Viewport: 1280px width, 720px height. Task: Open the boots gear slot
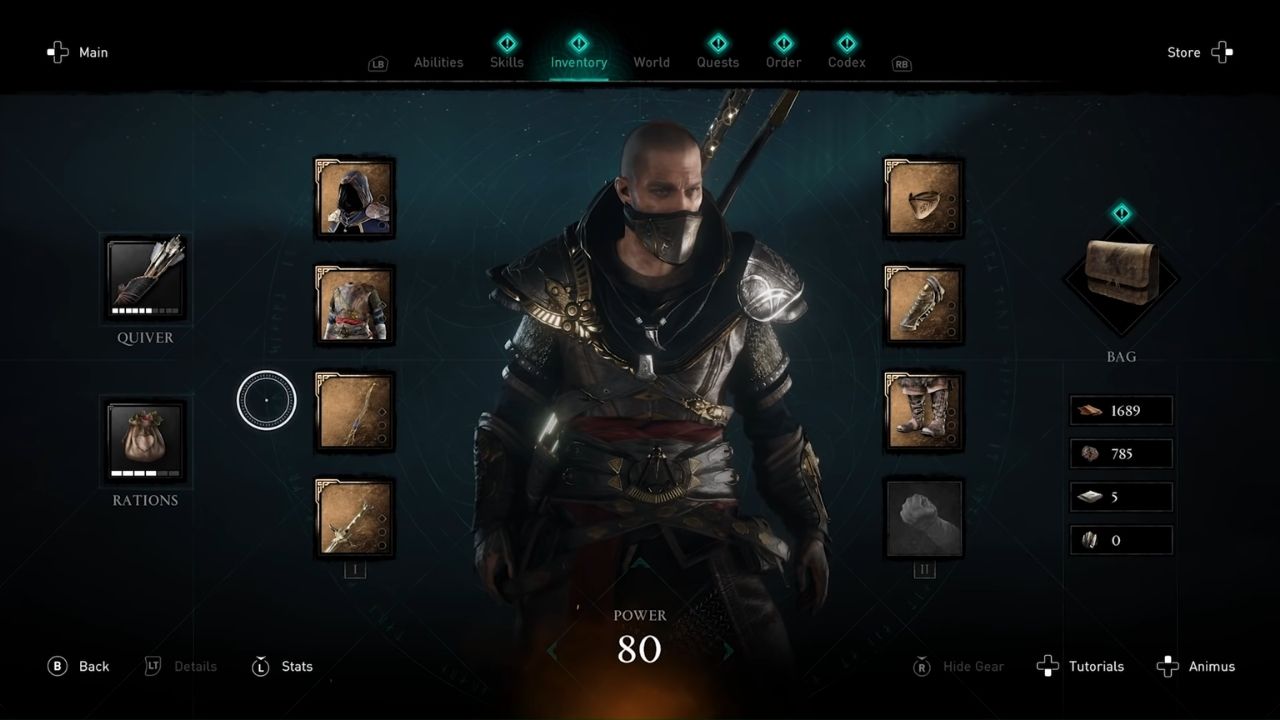pyautogui.click(x=923, y=410)
